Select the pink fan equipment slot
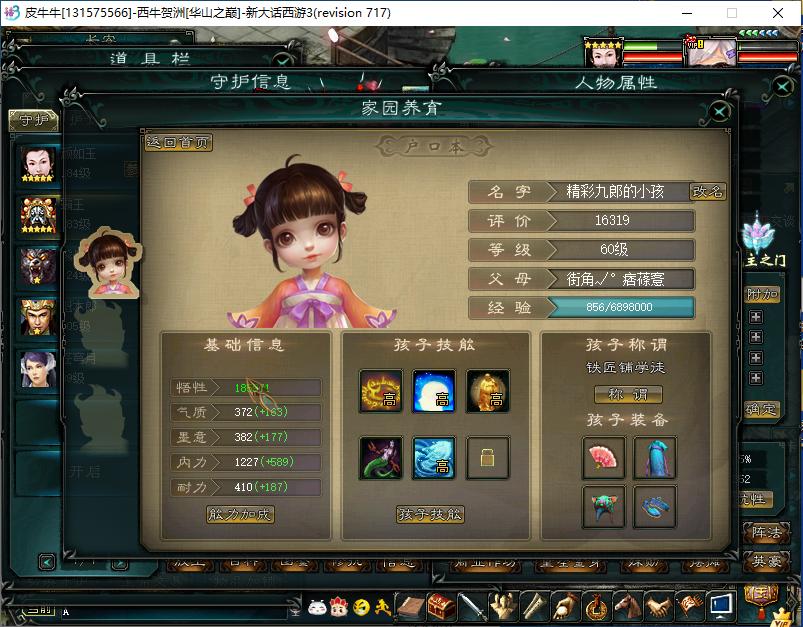Viewport: 803px width, 627px height. tap(604, 457)
